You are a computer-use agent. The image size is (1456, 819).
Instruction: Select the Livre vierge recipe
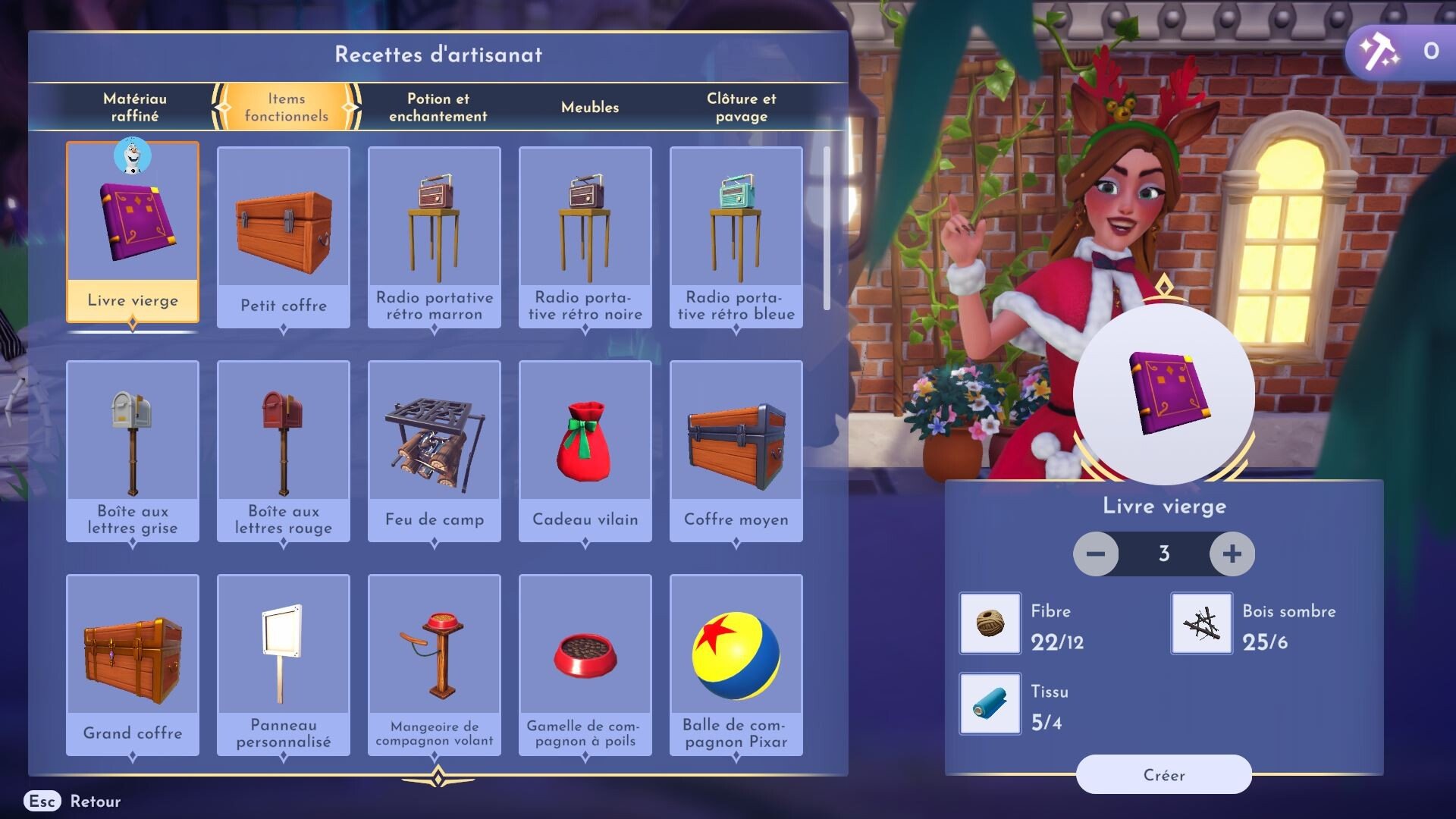pos(133,232)
